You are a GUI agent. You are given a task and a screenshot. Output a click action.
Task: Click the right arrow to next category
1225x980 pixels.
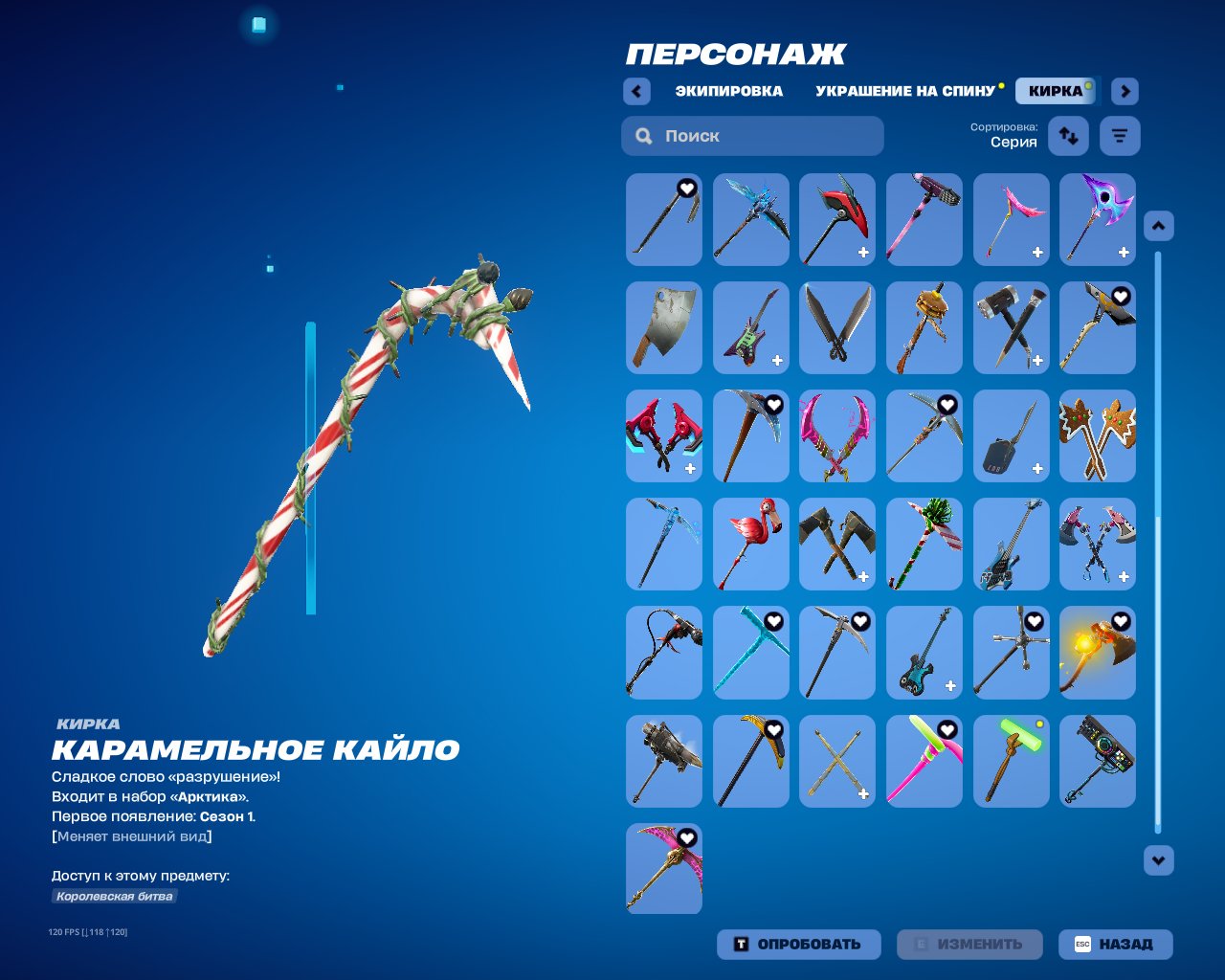[x=1125, y=91]
